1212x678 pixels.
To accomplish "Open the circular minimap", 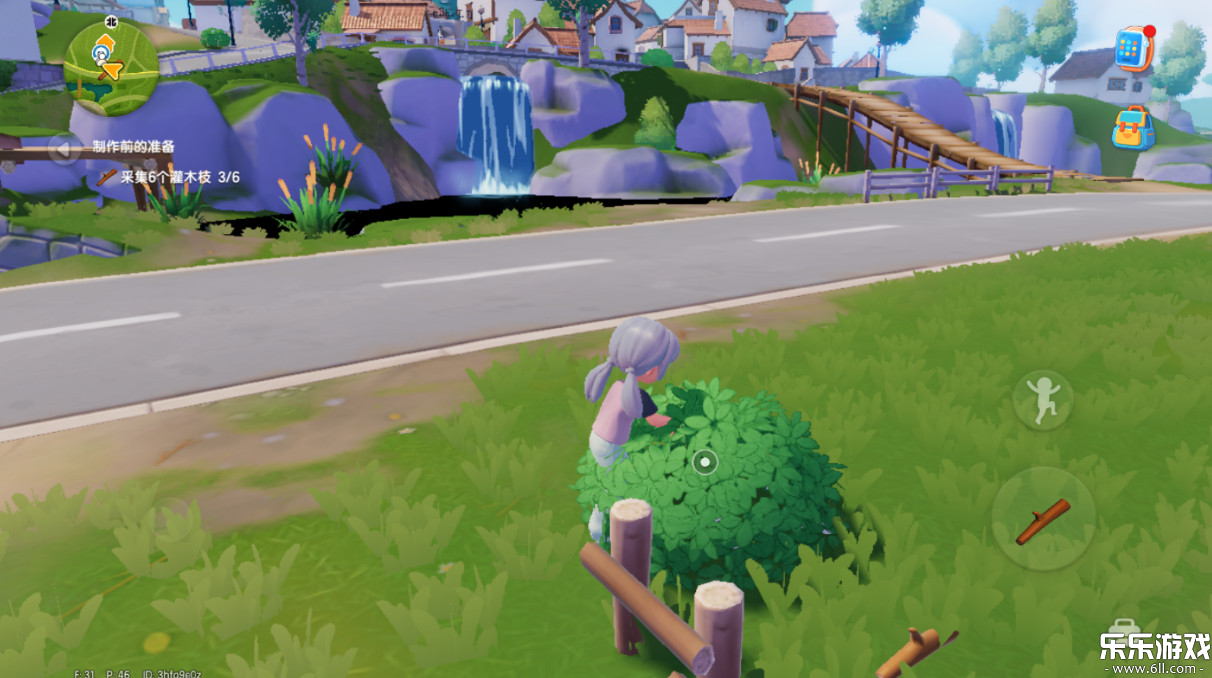I will [110, 62].
